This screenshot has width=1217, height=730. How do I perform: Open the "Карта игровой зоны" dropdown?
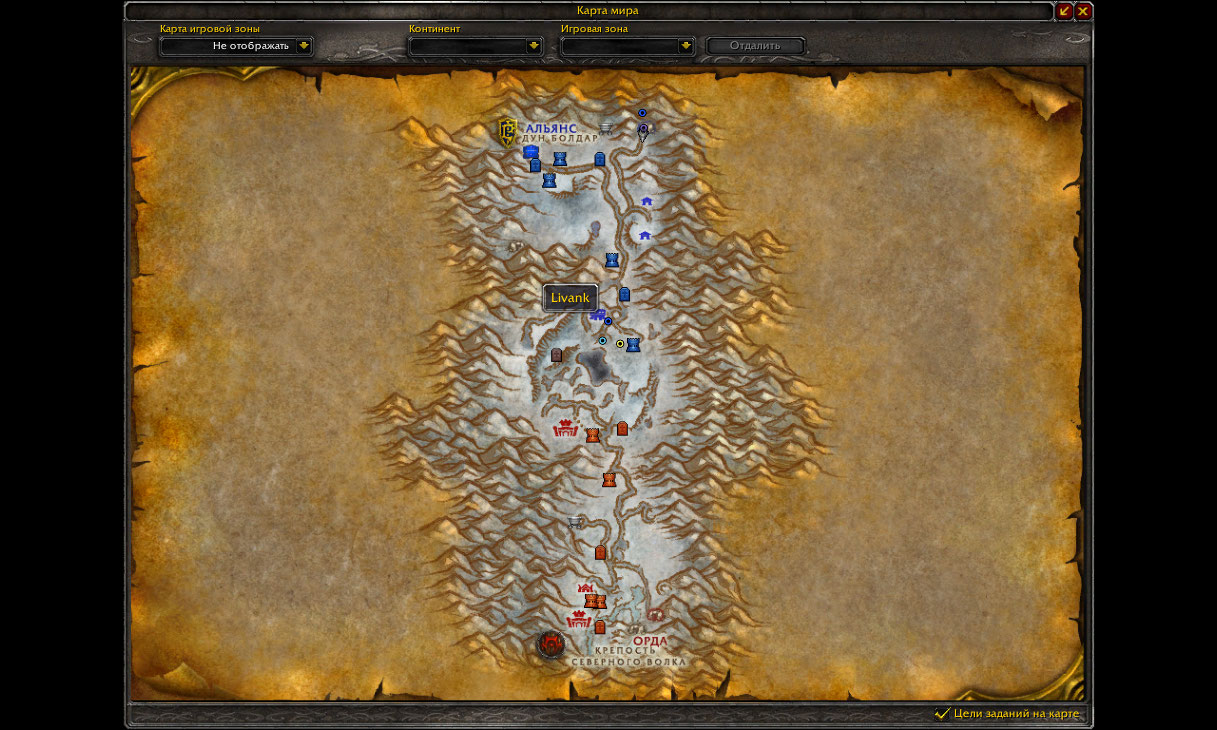[304, 46]
